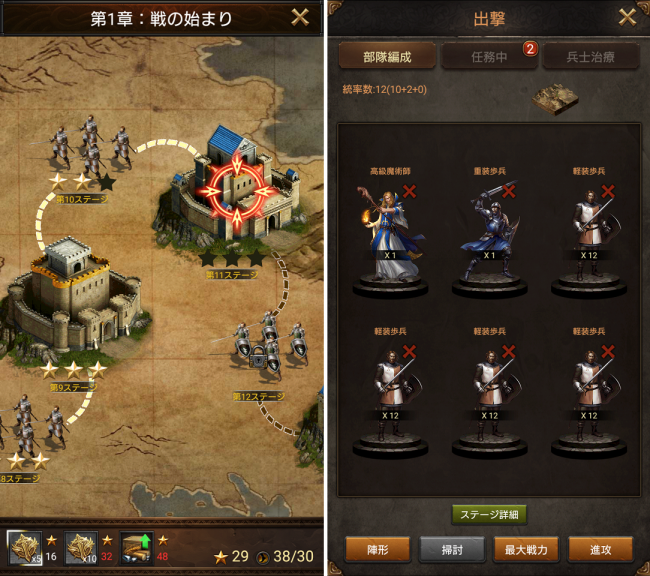Viewport: 650px width, 576px height.
Task: Switch to the 兵士治療 tab
Action: pos(591,56)
